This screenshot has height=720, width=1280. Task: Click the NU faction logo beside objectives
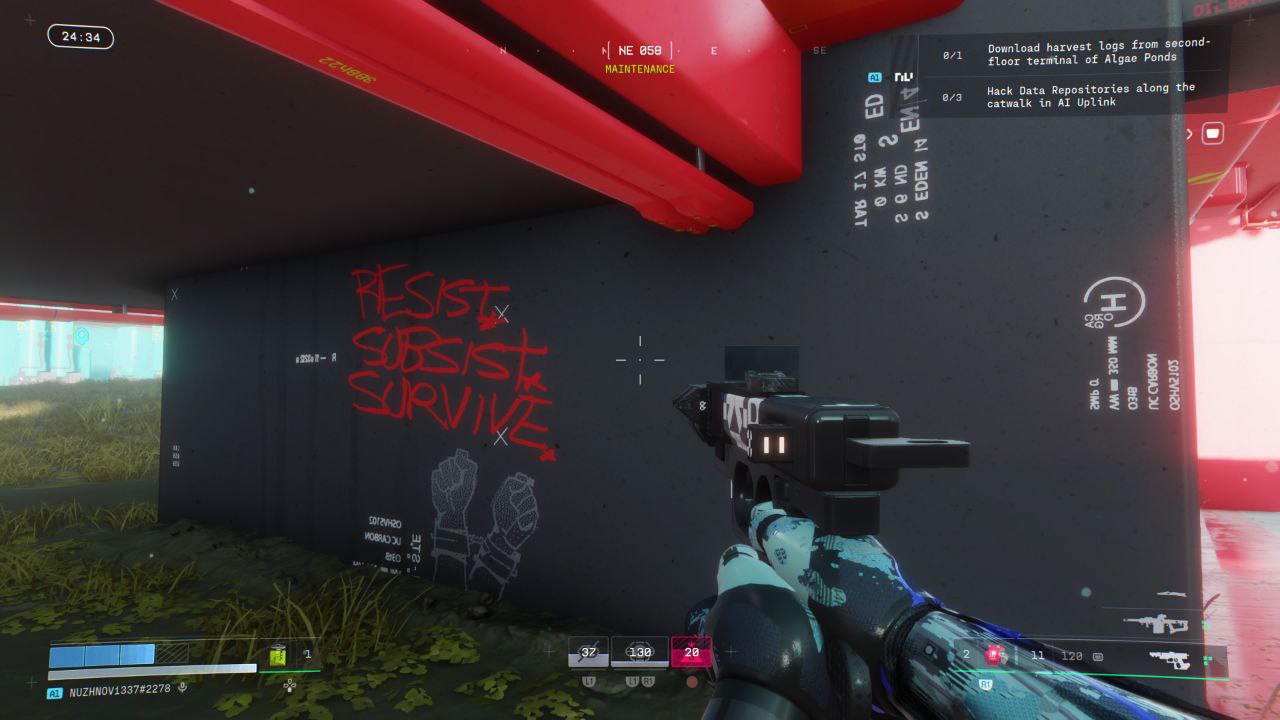[x=903, y=76]
